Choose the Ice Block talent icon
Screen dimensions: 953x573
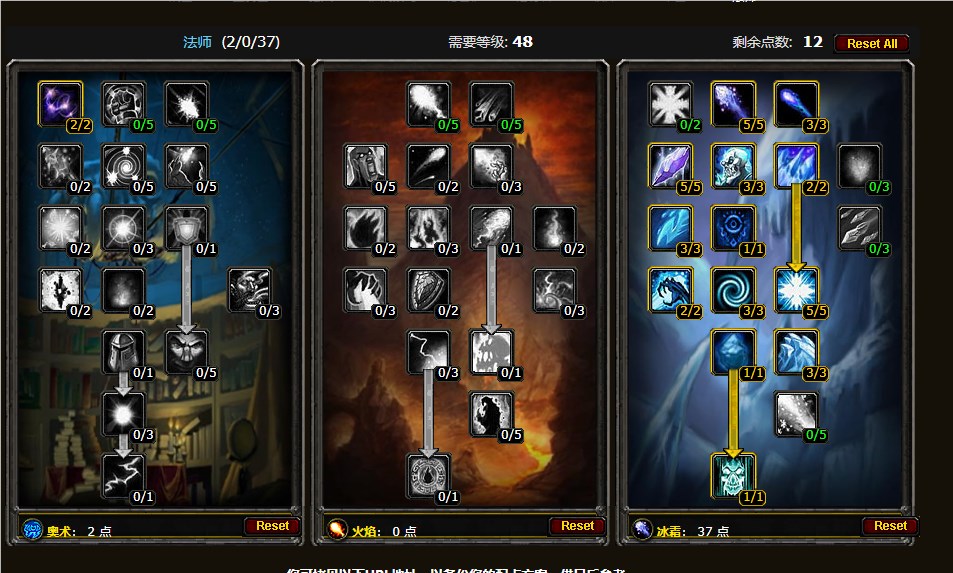[733, 351]
